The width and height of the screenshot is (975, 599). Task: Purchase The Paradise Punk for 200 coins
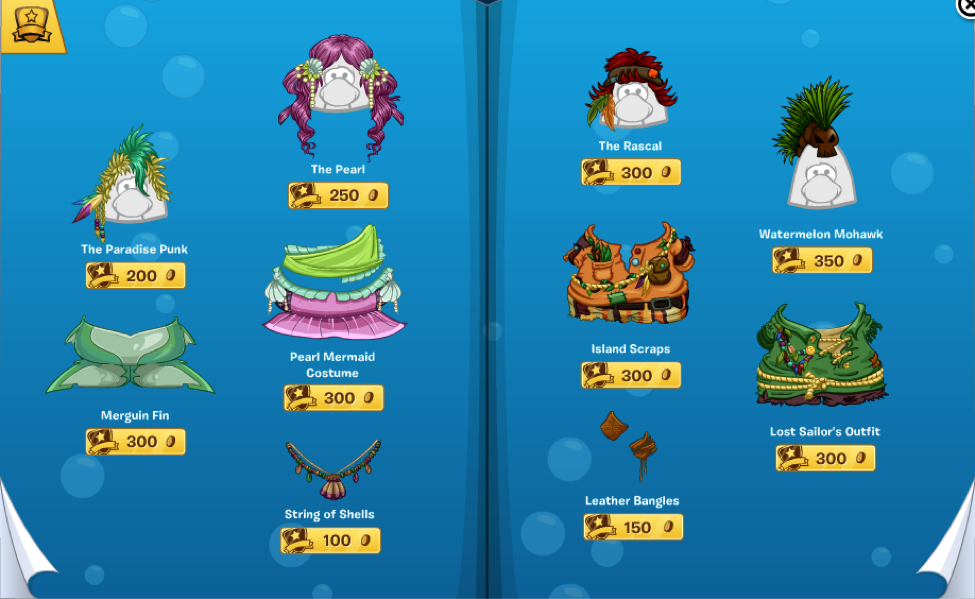coord(136,275)
